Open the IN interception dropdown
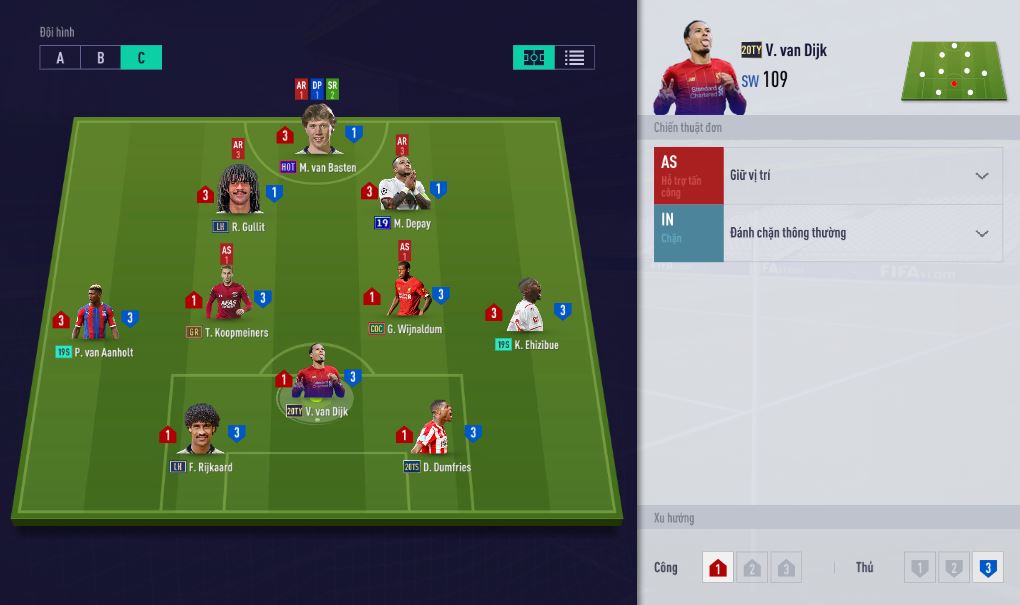This screenshot has height=605, width=1020. [862, 234]
